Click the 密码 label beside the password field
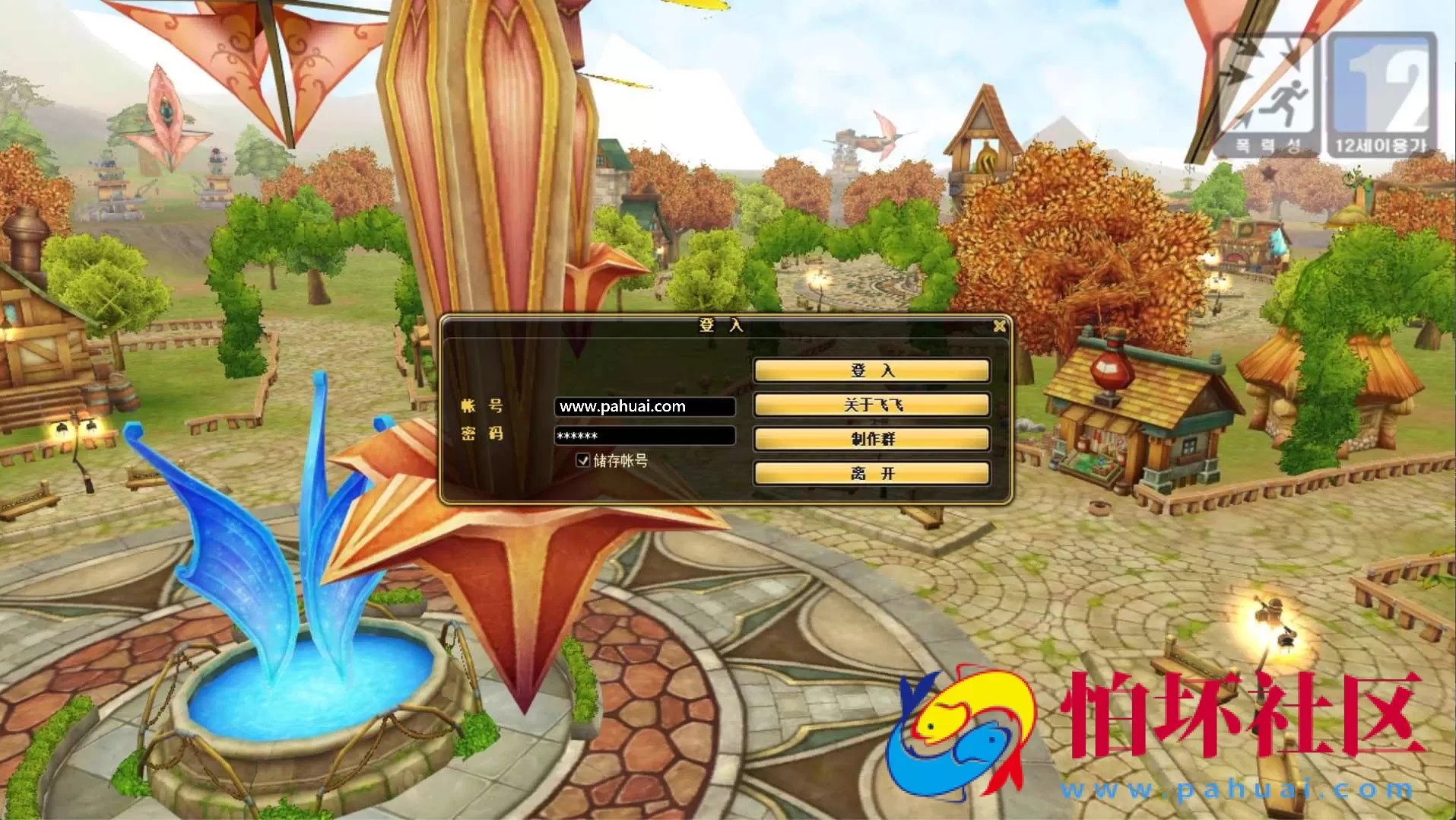Screen dimensions: 1456x820 [484, 435]
